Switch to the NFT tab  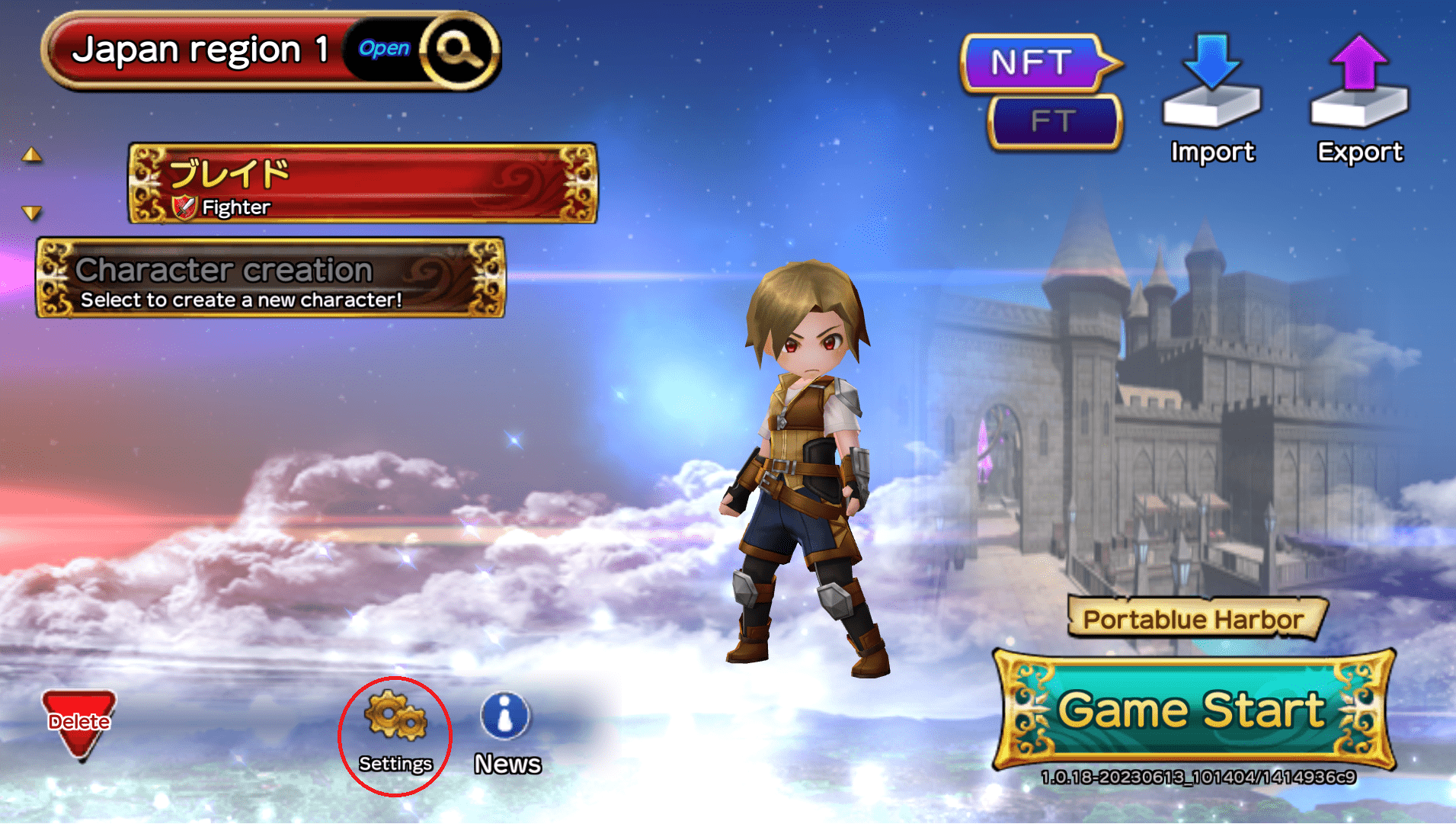pyautogui.click(x=1032, y=63)
